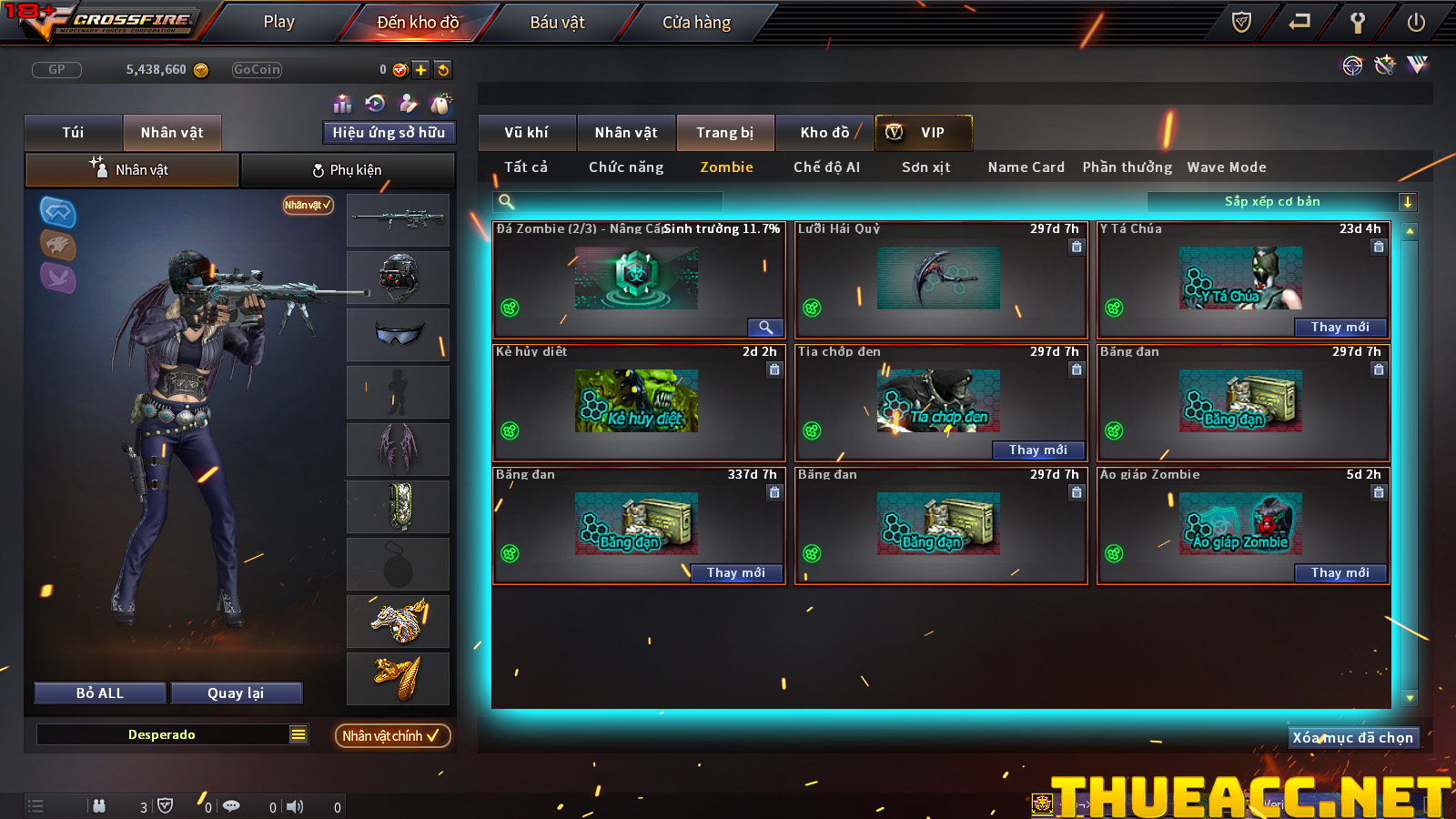
Task: Open the Cửa hàng shop
Action: (696, 22)
